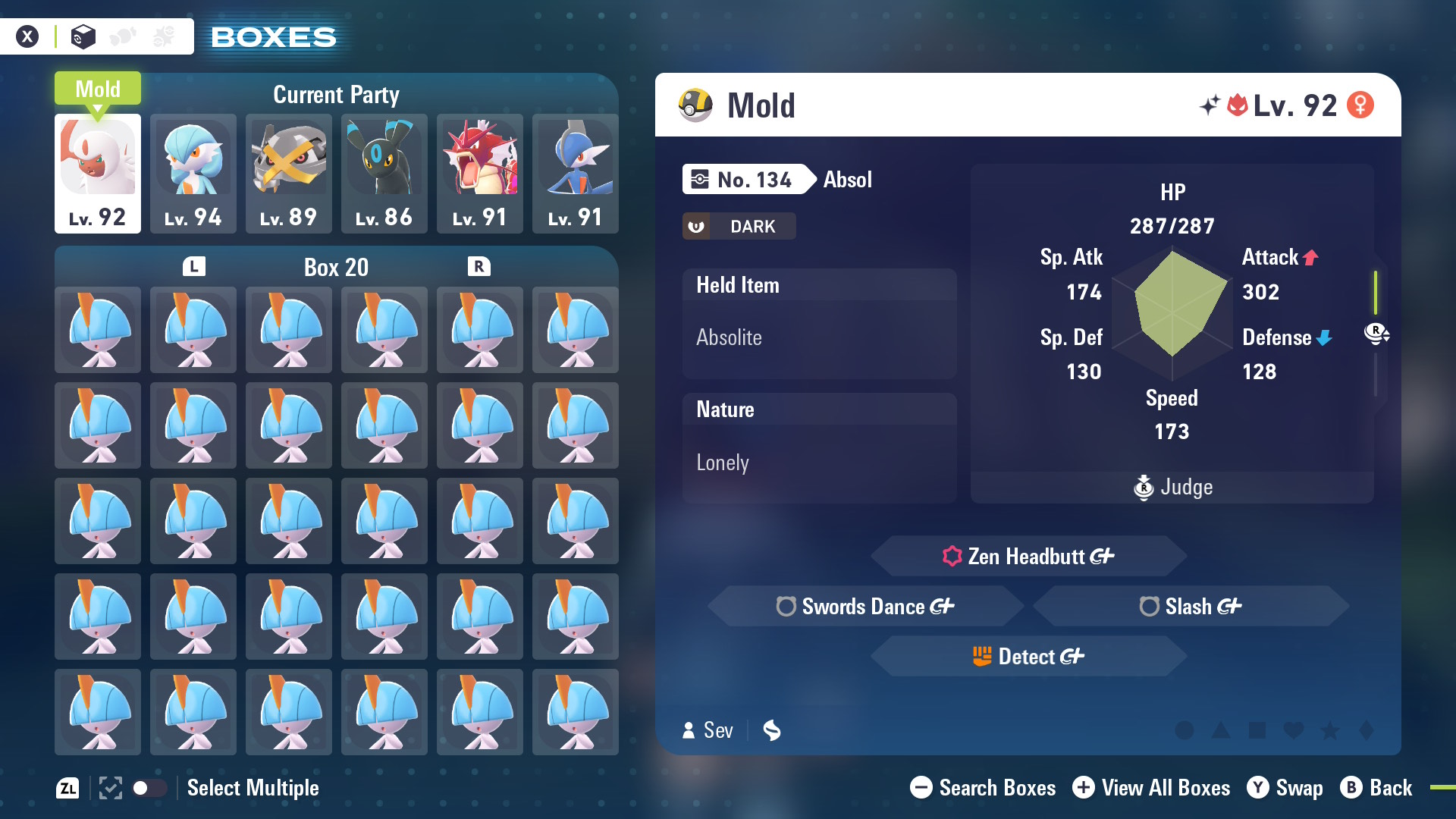Open the Judge stat evaluation
The height and width of the screenshot is (819, 1456).
pyautogui.click(x=1172, y=487)
